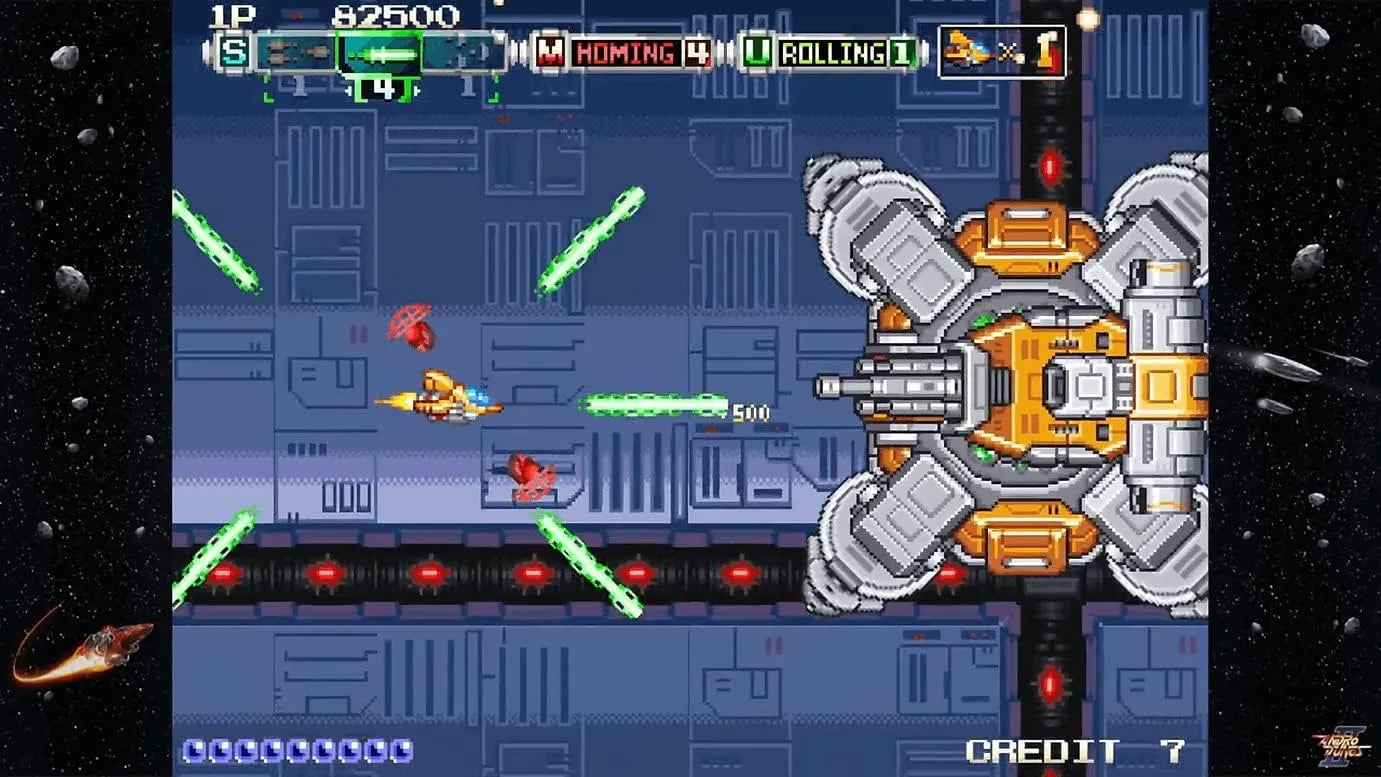This screenshot has width=1381, height=777.
Task: Choose the twin shot weapon slot
Action: 296,52
